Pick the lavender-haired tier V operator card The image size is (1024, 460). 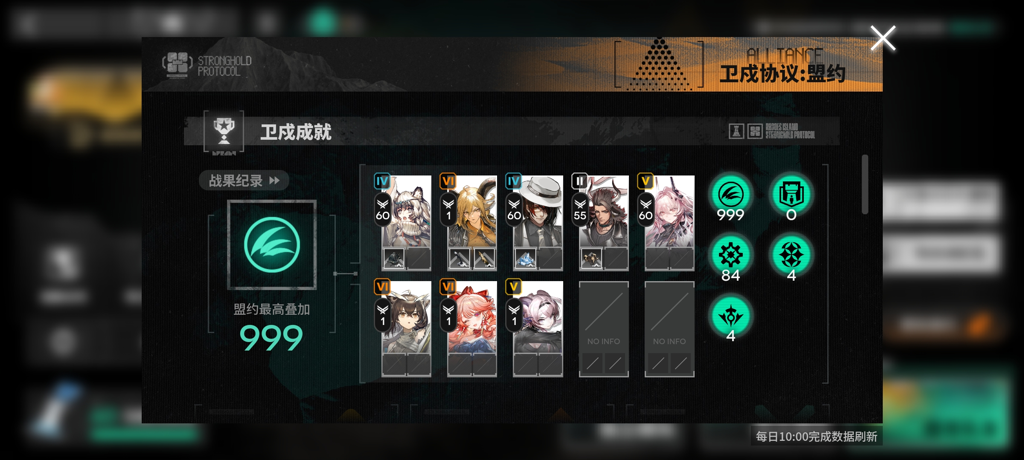[x=537, y=327]
